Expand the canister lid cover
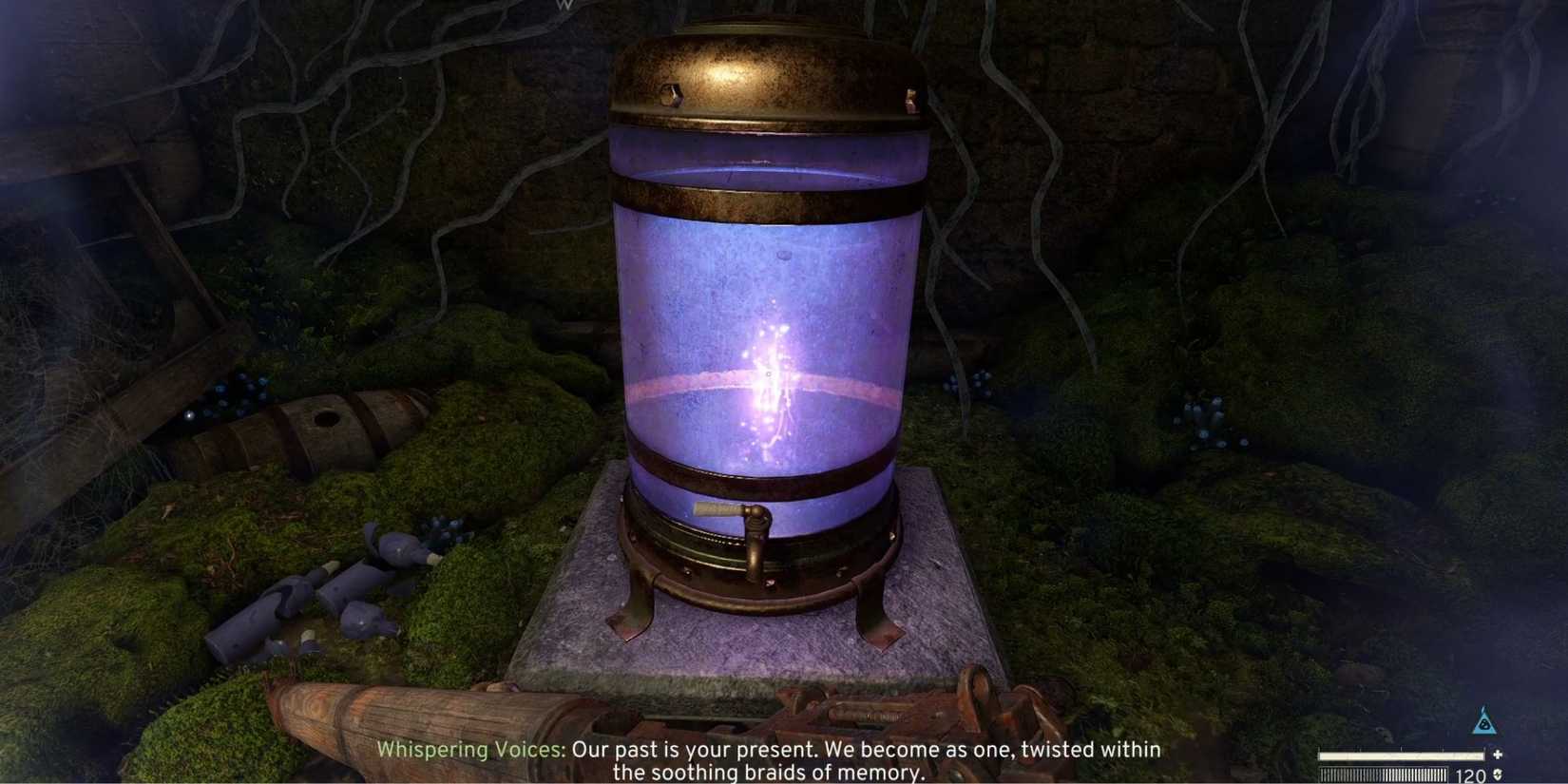This screenshot has width=1568, height=784. click(x=770, y=76)
